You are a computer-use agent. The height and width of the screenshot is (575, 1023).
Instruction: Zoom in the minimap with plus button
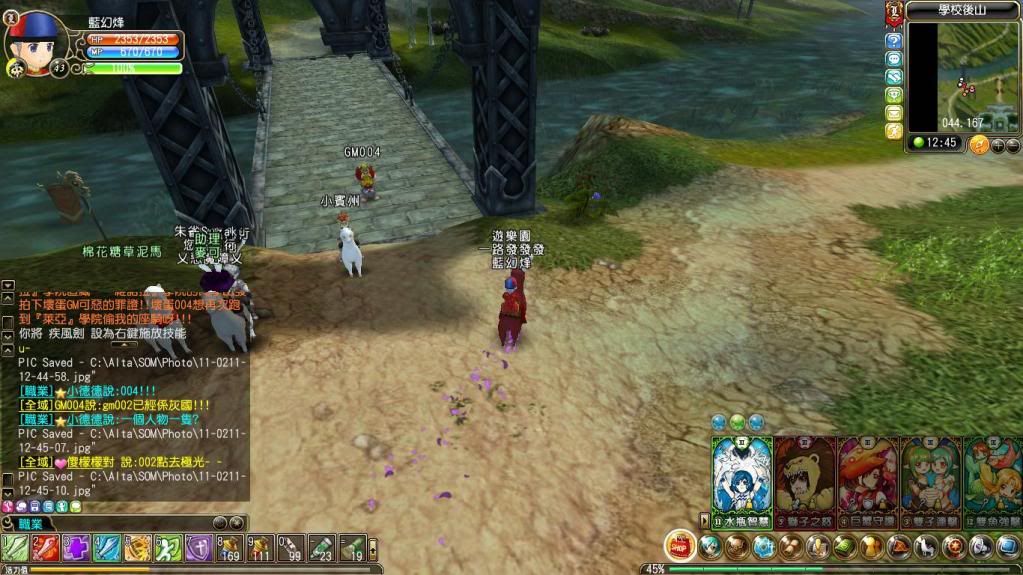pyautogui.click(x=997, y=145)
